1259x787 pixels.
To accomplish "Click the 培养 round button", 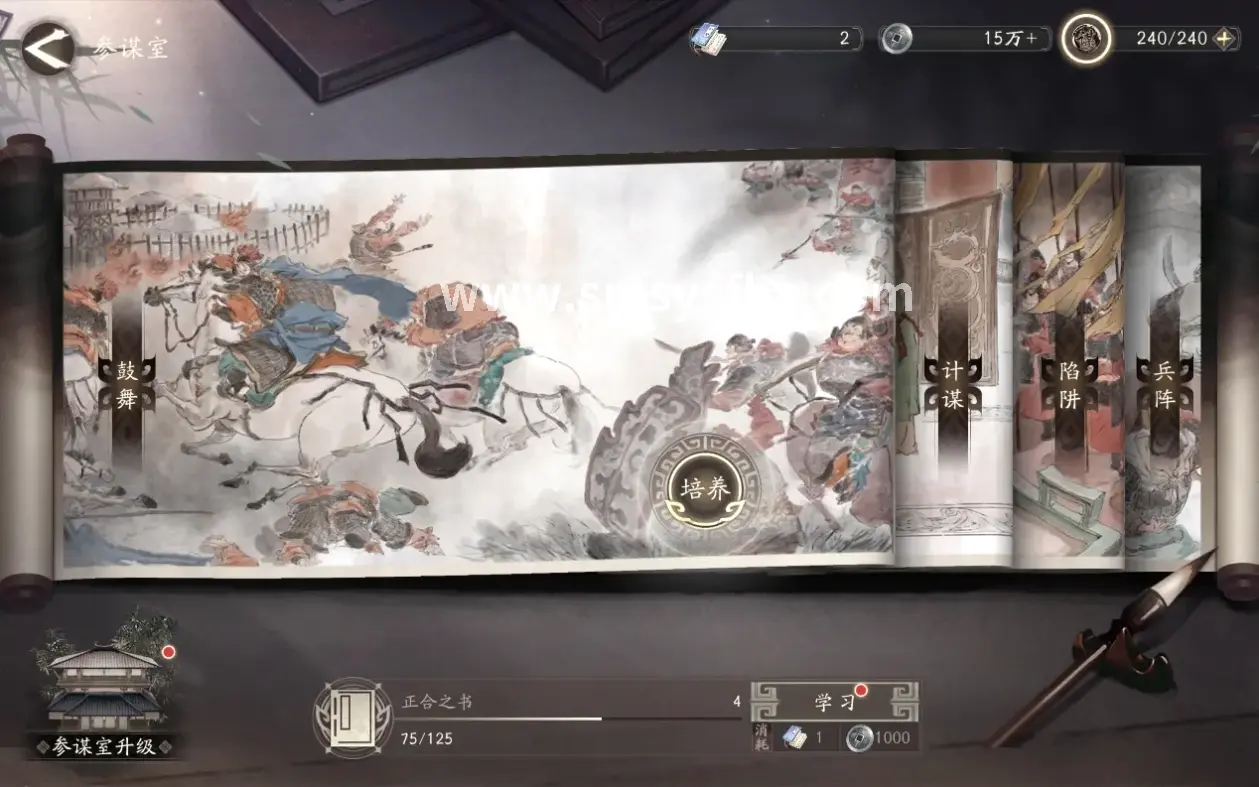I will point(705,488).
